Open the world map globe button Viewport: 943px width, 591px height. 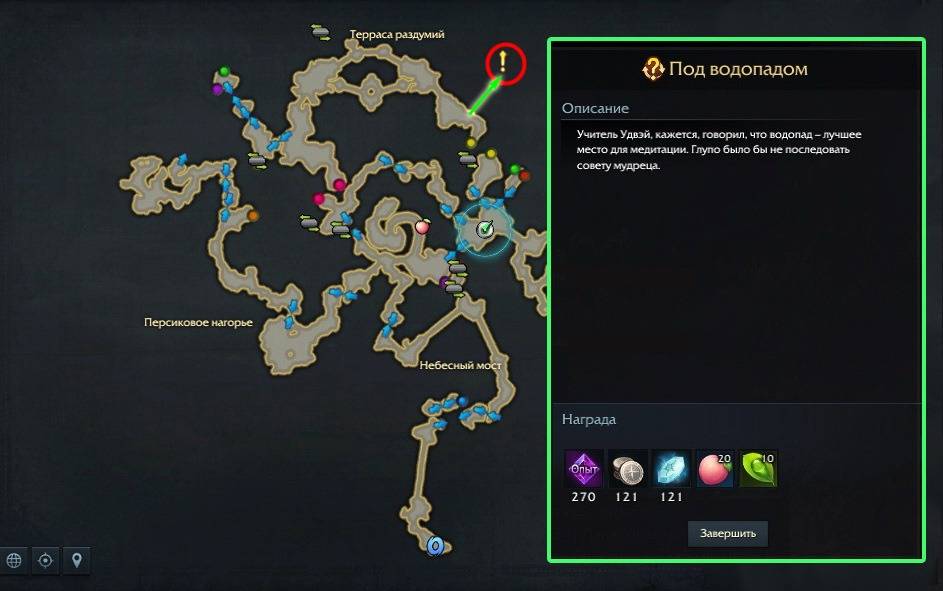point(14,560)
